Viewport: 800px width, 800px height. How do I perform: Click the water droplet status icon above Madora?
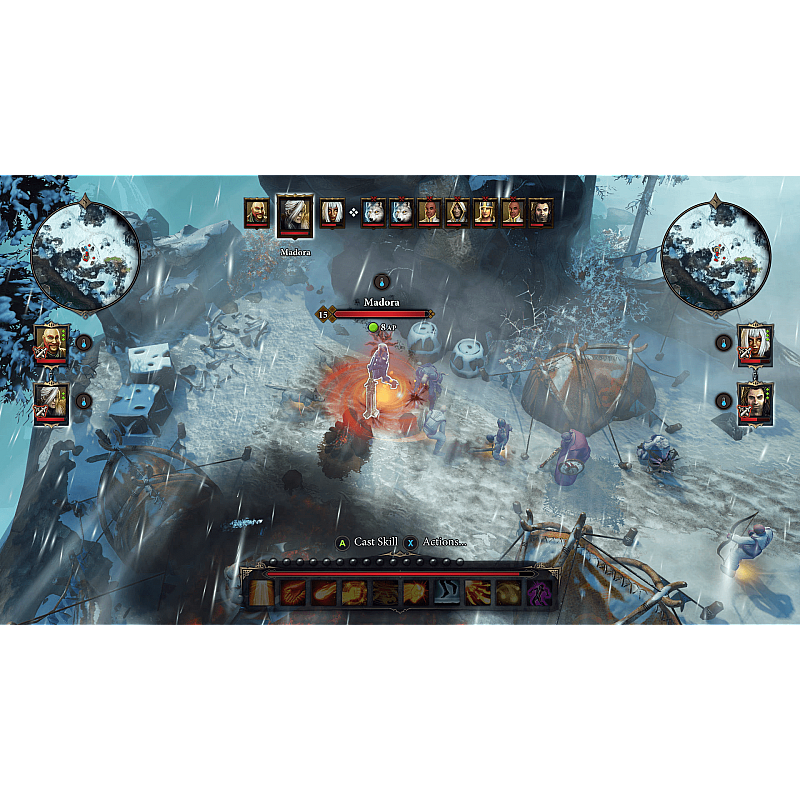(x=381, y=282)
